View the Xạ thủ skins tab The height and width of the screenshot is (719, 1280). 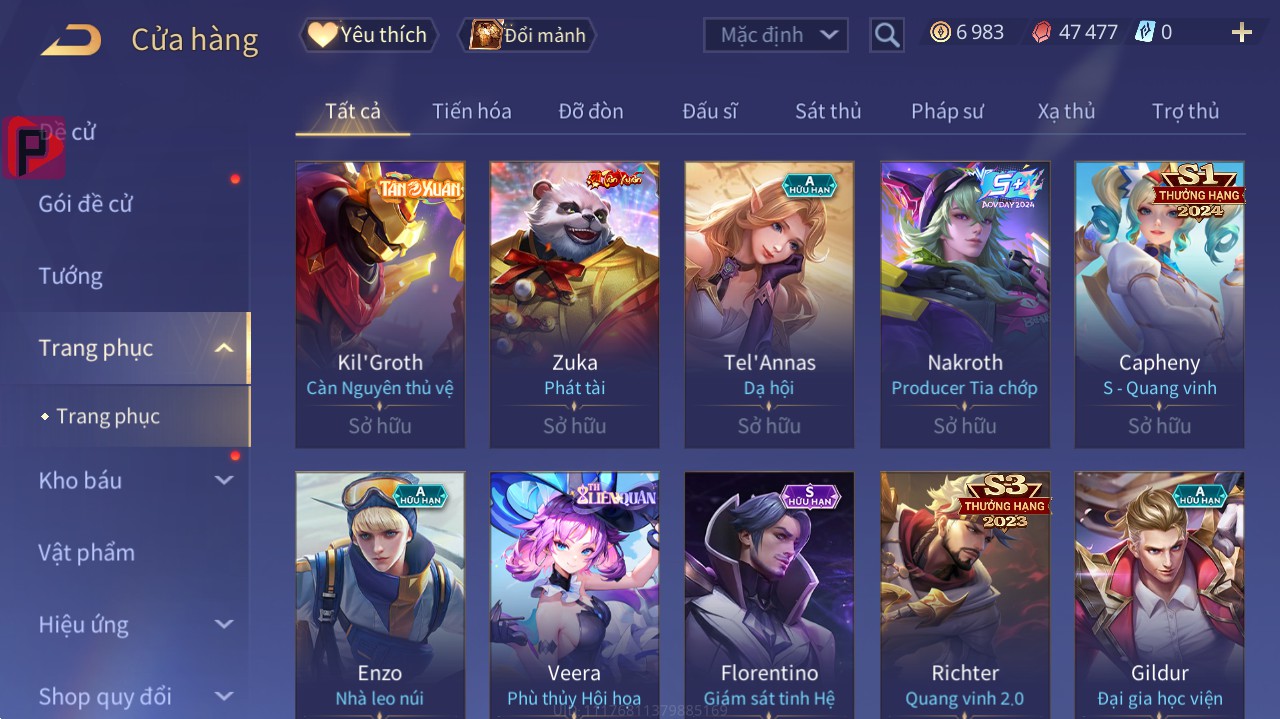click(1066, 111)
